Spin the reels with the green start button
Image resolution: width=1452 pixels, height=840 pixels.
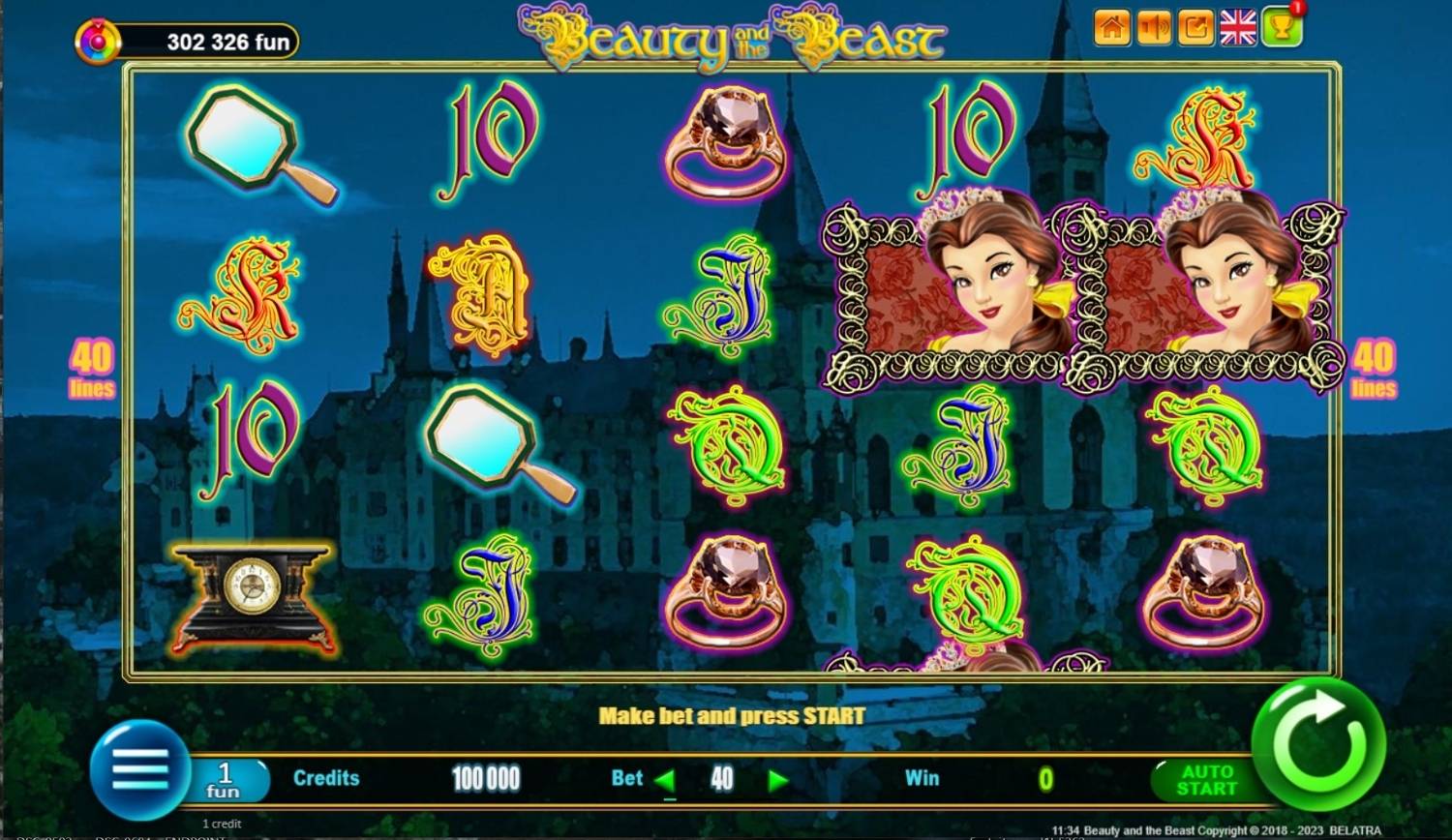pyautogui.click(x=1317, y=743)
